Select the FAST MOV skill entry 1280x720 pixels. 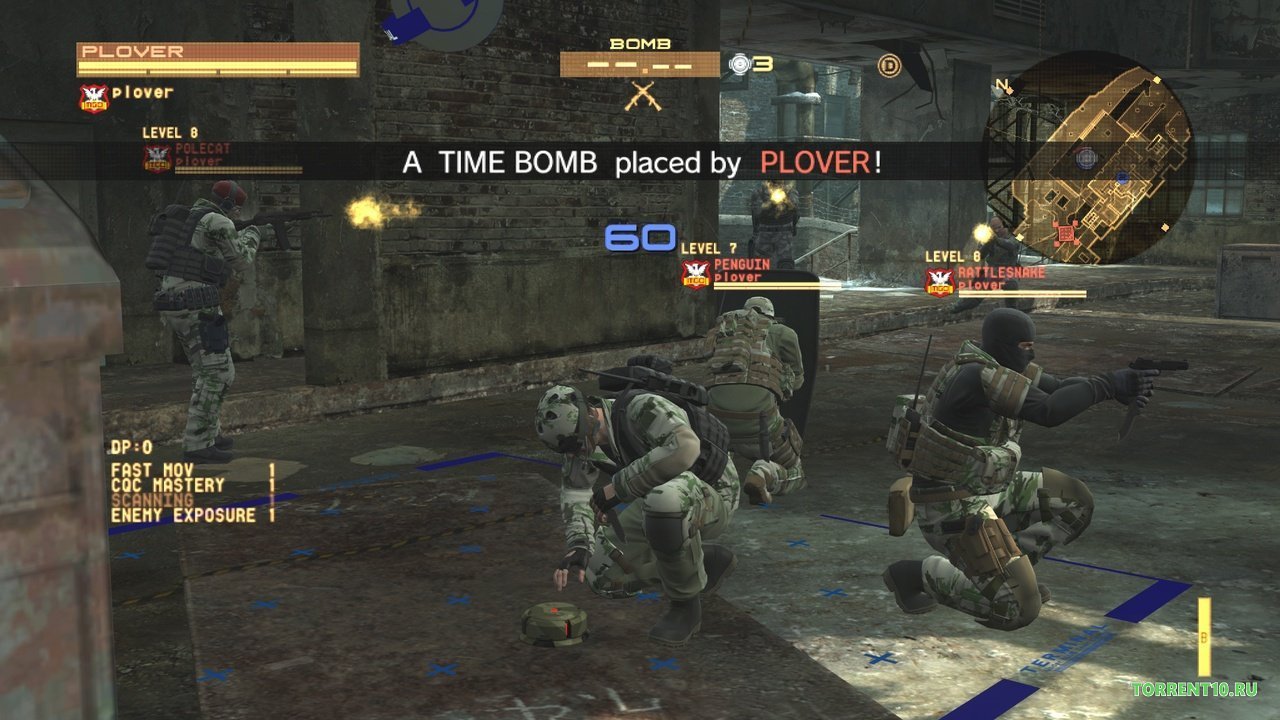[x=152, y=469]
